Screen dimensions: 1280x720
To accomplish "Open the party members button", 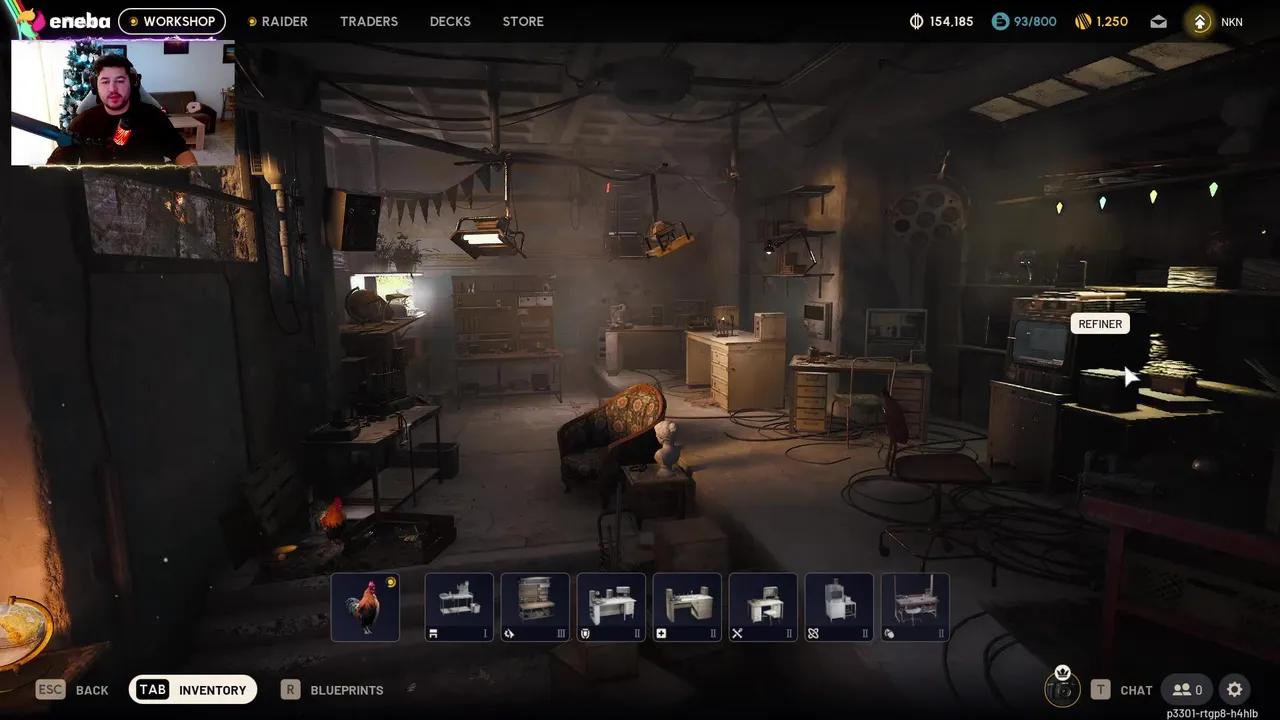I will click(x=1187, y=689).
